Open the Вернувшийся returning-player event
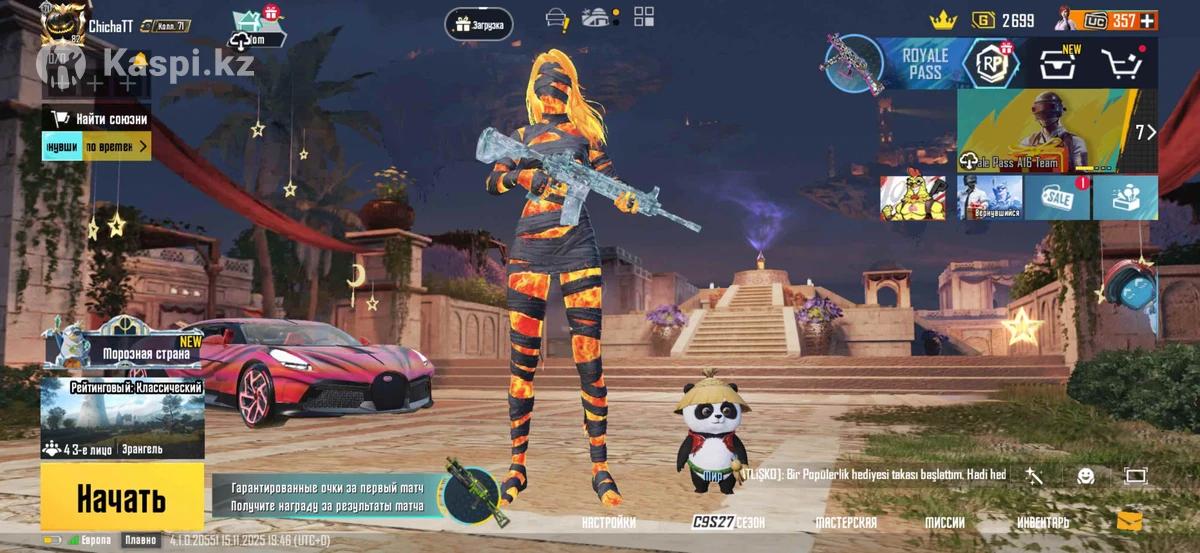1200x553 pixels. [989, 197]
